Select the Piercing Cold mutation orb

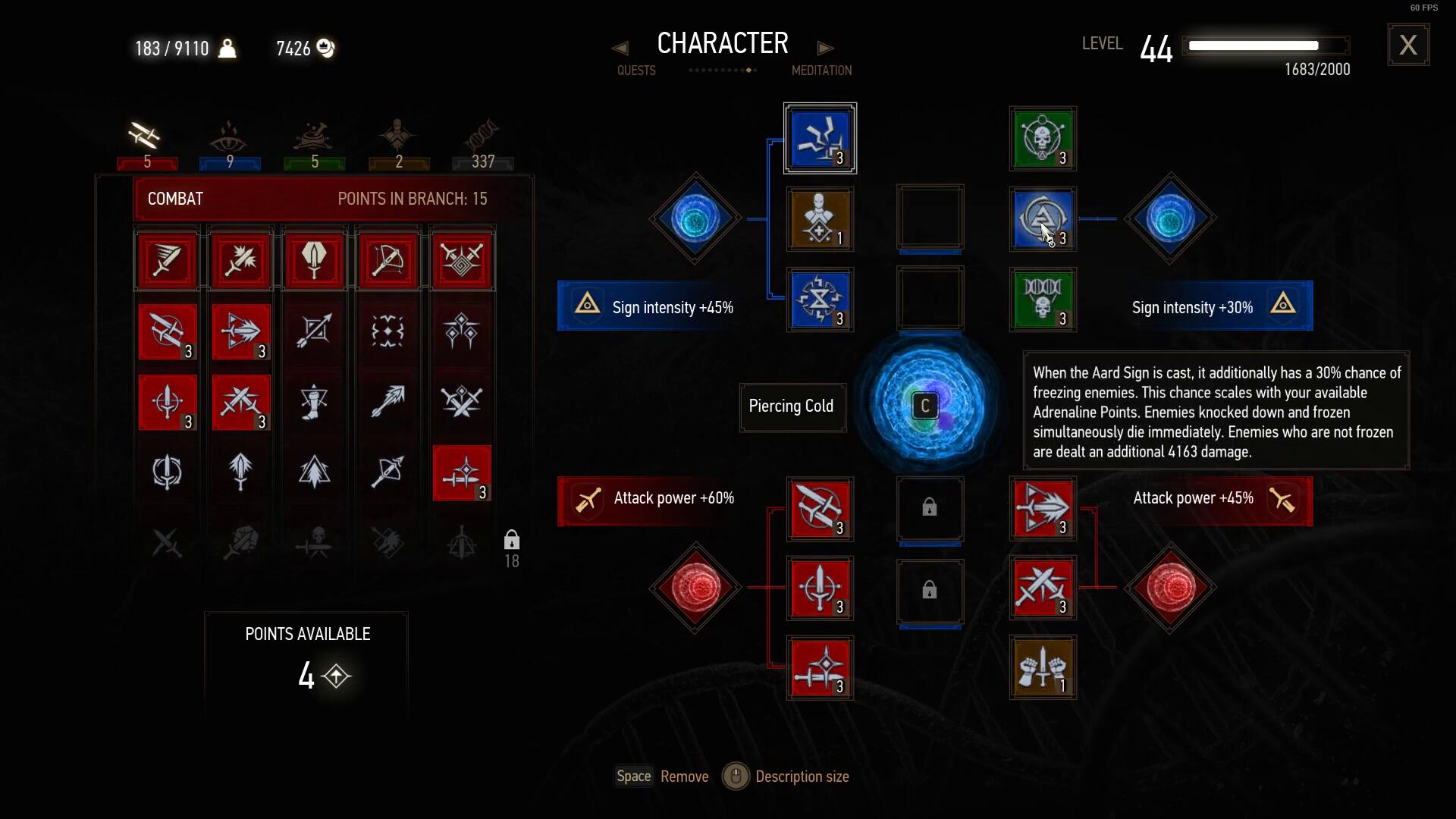coord(928,406)
